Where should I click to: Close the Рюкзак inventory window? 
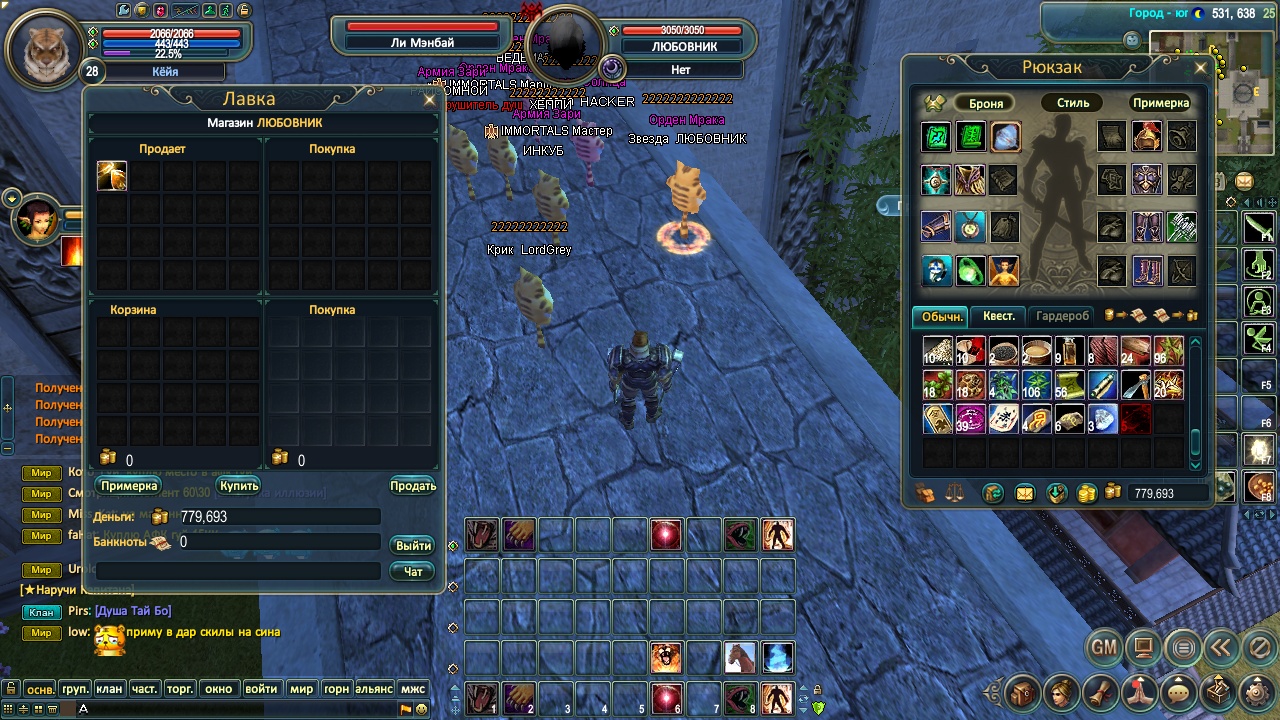(x=1201, y=68)
